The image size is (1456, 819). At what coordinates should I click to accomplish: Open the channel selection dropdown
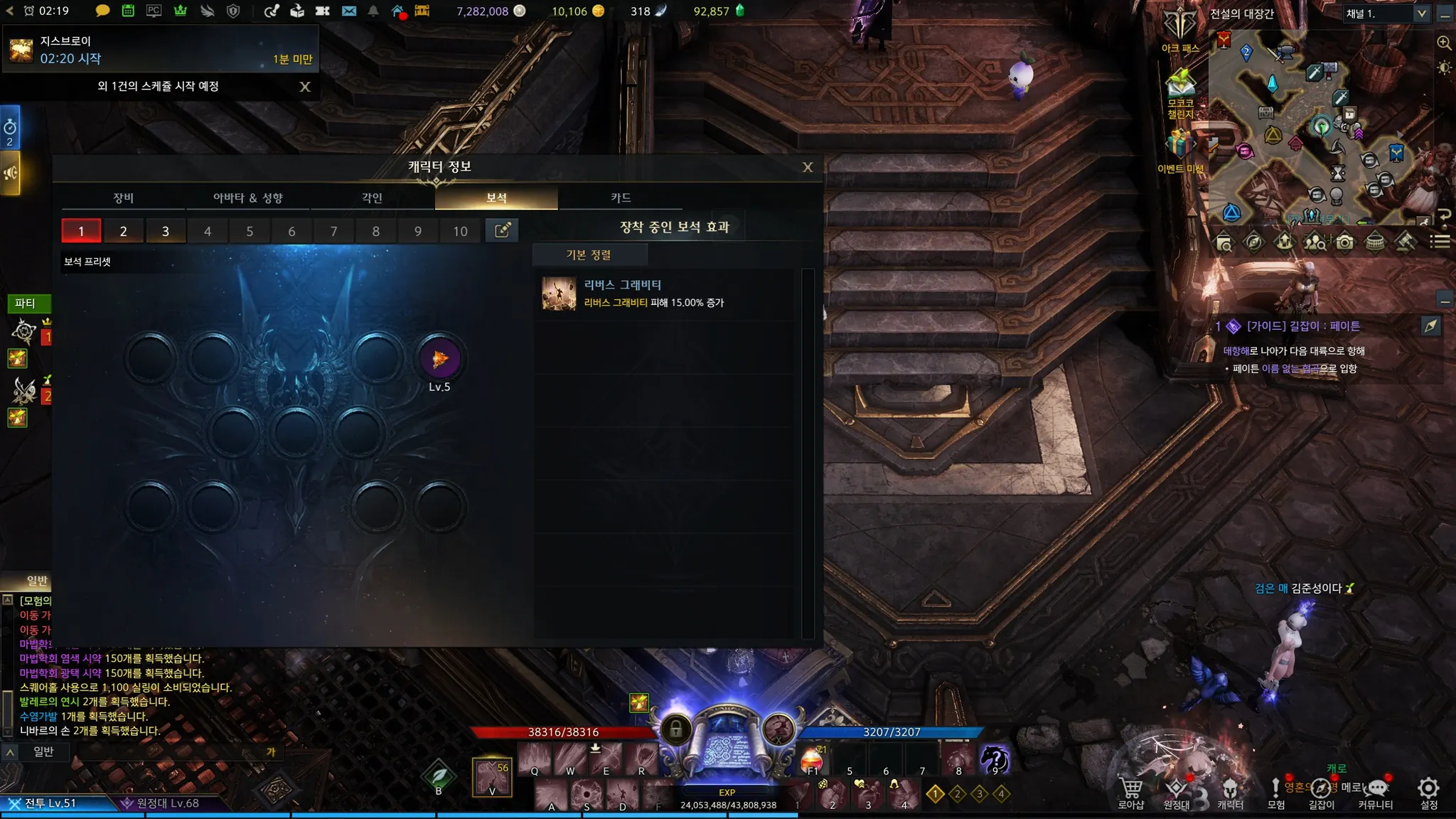1421,14
